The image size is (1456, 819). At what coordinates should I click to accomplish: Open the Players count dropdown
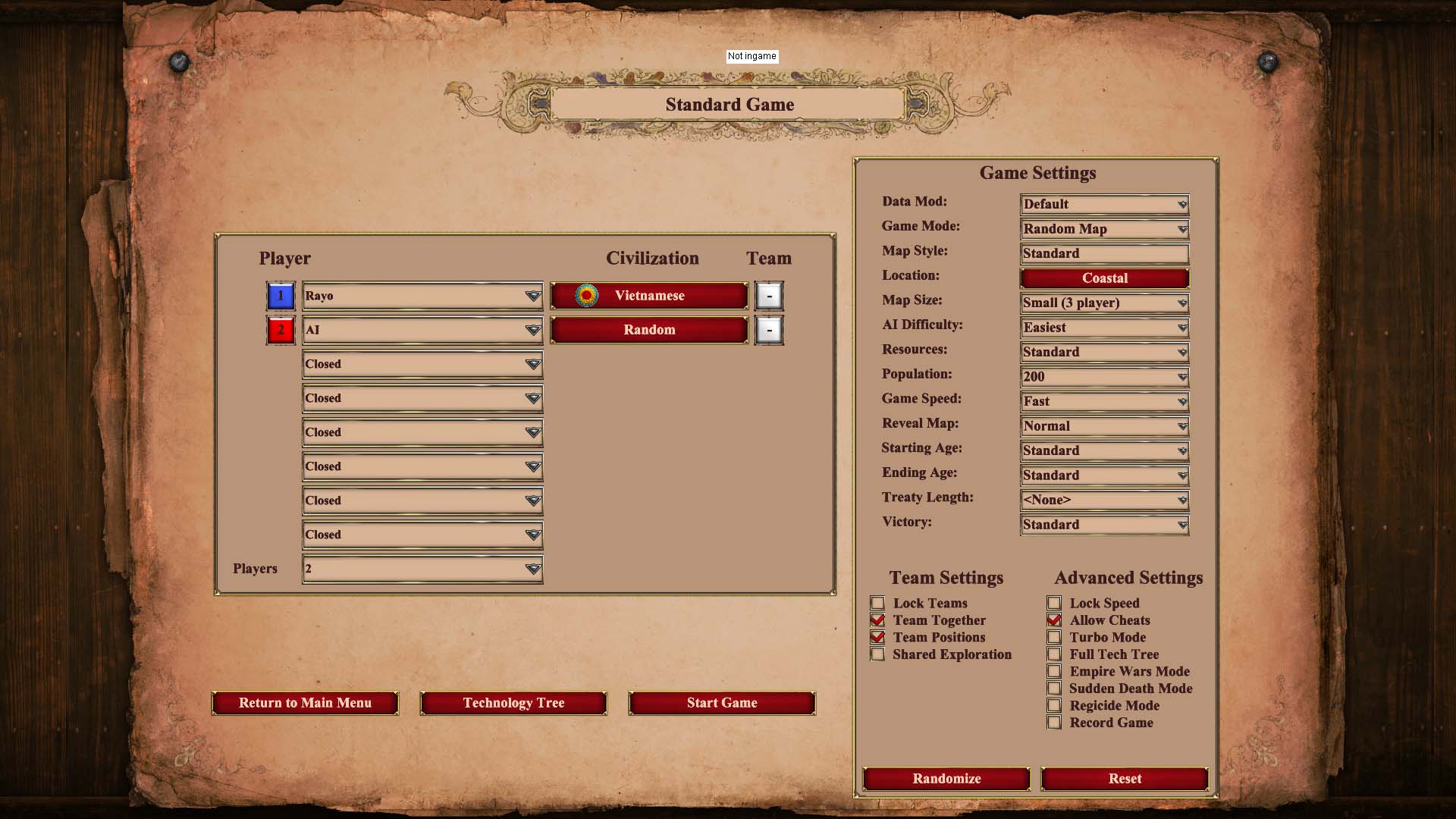422,569
